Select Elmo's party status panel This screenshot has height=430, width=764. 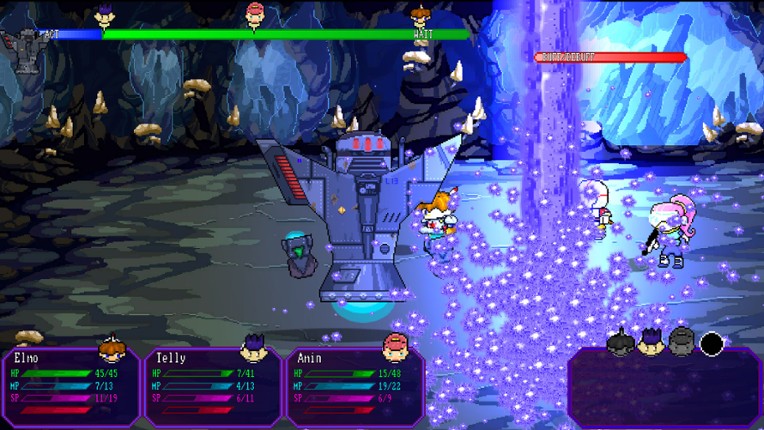pos(71,385)
